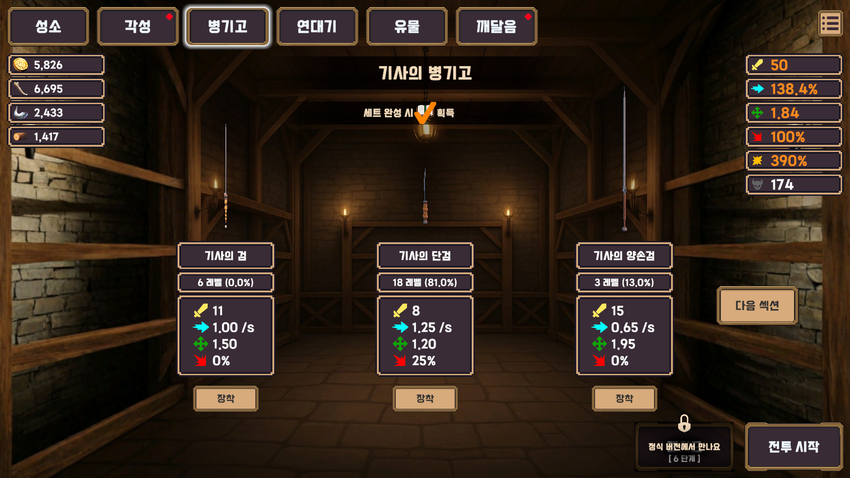Click 장착 under 기사의 검
This screenshot has height=478, width=850.
coord(225,399)
